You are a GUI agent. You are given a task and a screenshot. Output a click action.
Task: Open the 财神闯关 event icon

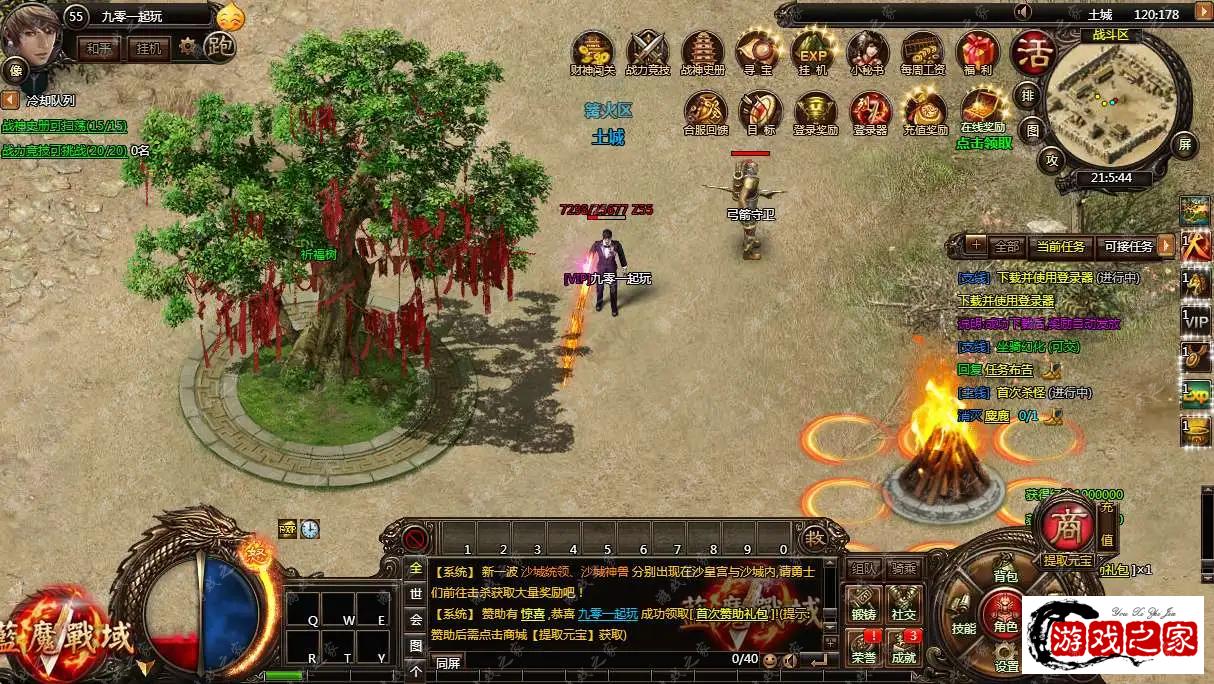point(592,51)
